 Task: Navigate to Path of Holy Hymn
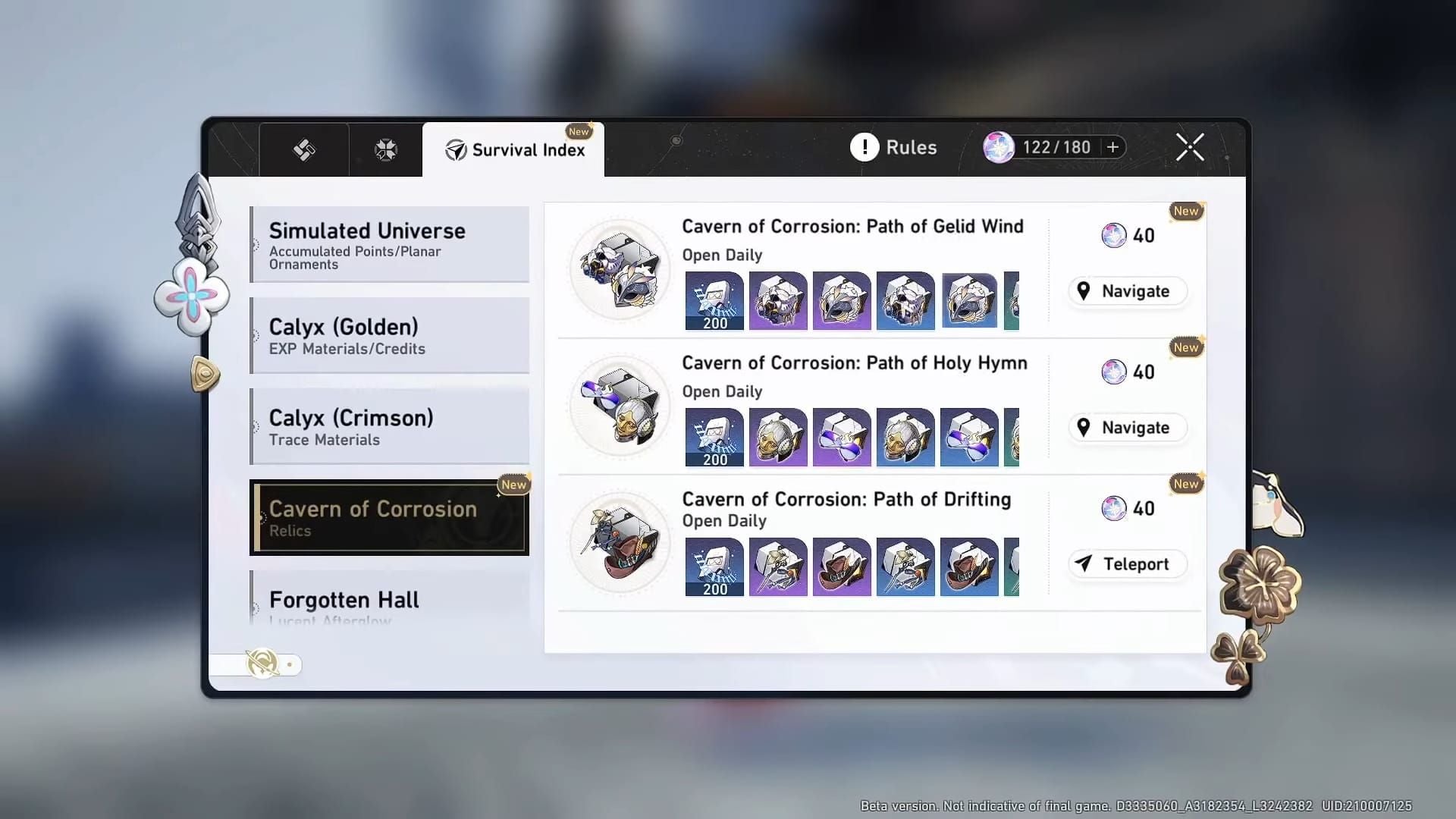tap(1127, 428)
